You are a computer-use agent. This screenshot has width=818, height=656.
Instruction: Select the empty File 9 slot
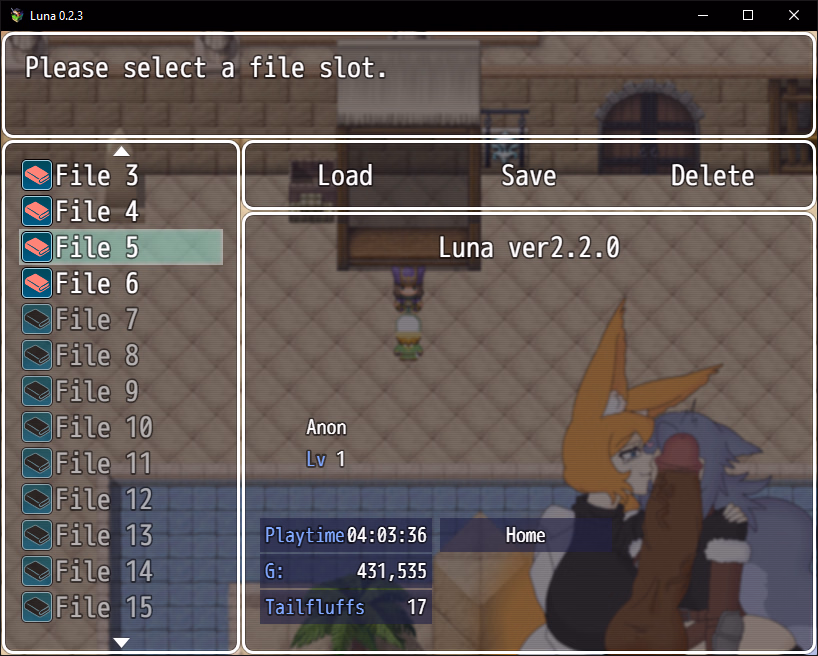(x=121, y=392)
